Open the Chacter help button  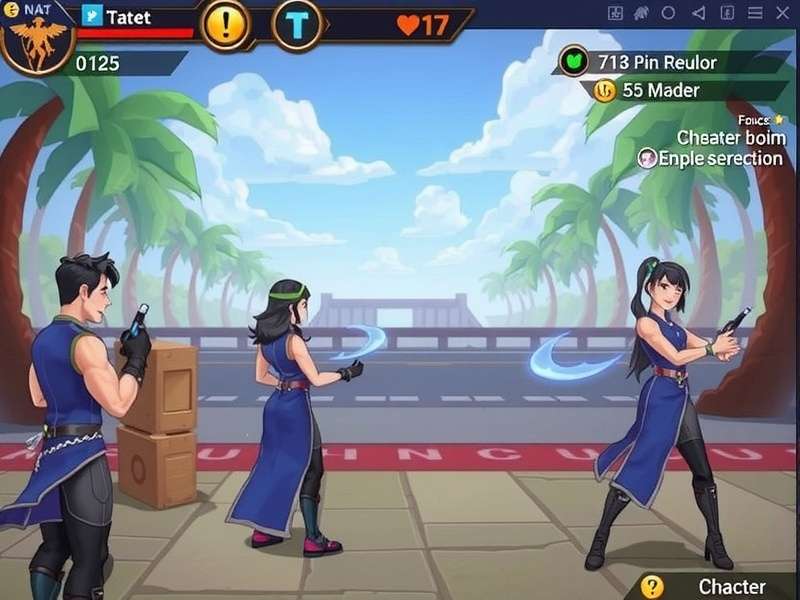(653, 587)
